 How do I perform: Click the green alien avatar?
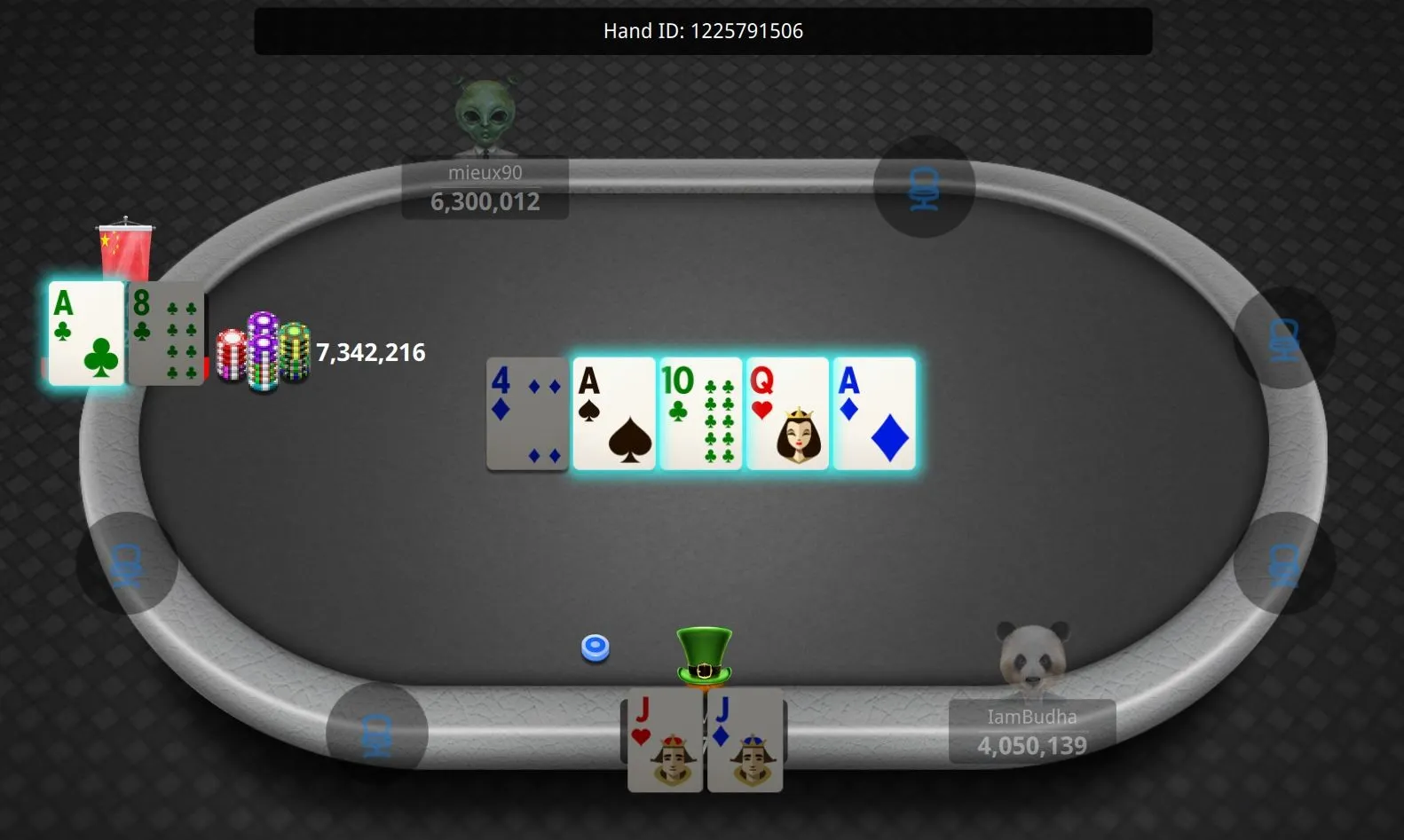[x=485, y=115]
